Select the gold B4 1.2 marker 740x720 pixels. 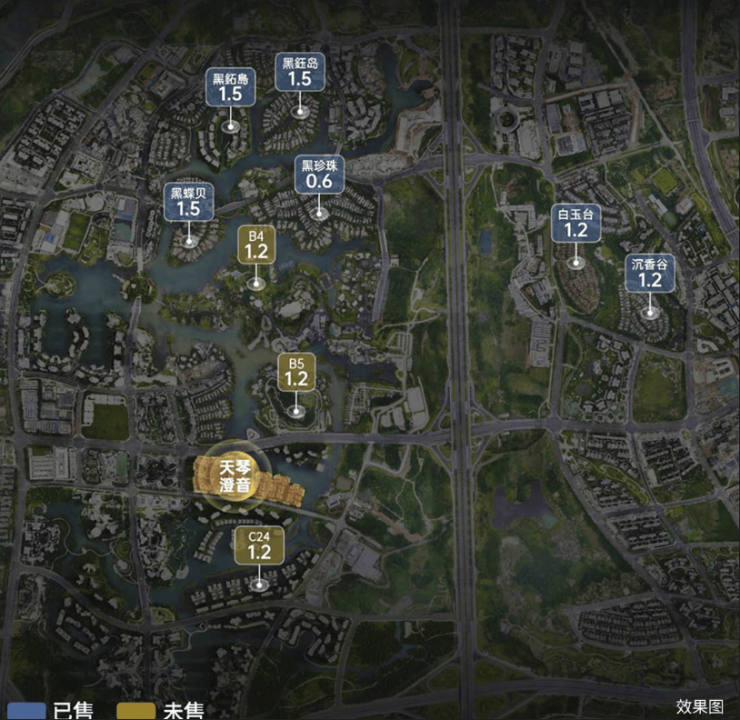coord(257,245)
